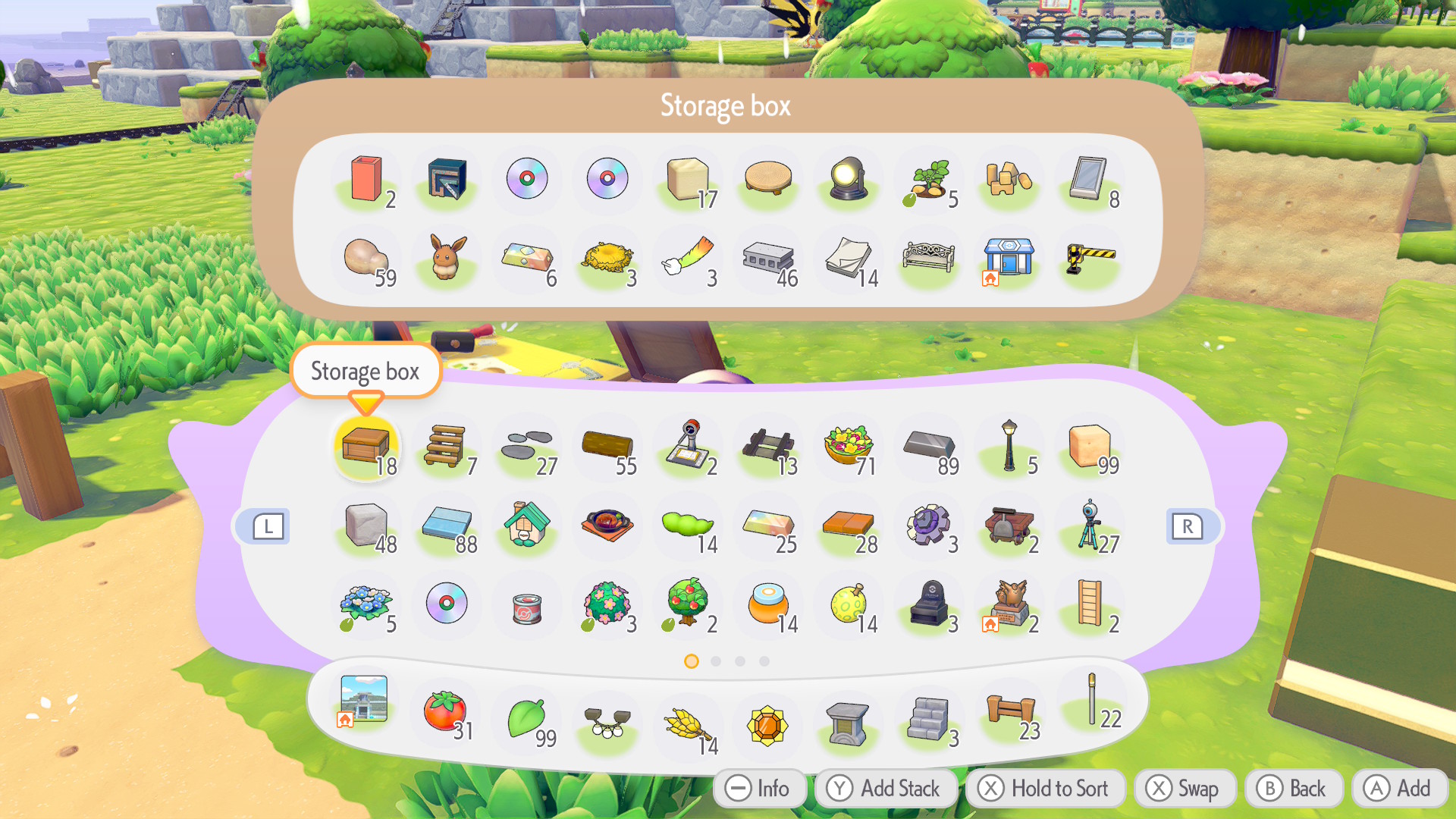Select the wheat bundle item
Screen dimensions: 1456x819
688,722
